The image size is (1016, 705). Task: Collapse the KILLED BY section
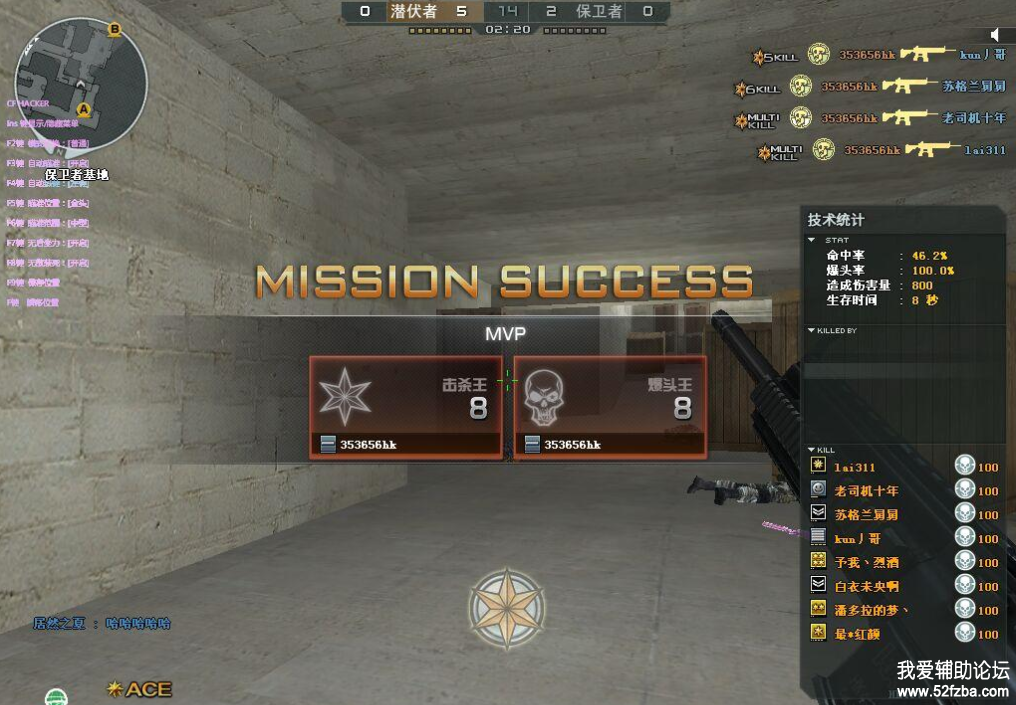pyautogui.click(x=811, y=330)
